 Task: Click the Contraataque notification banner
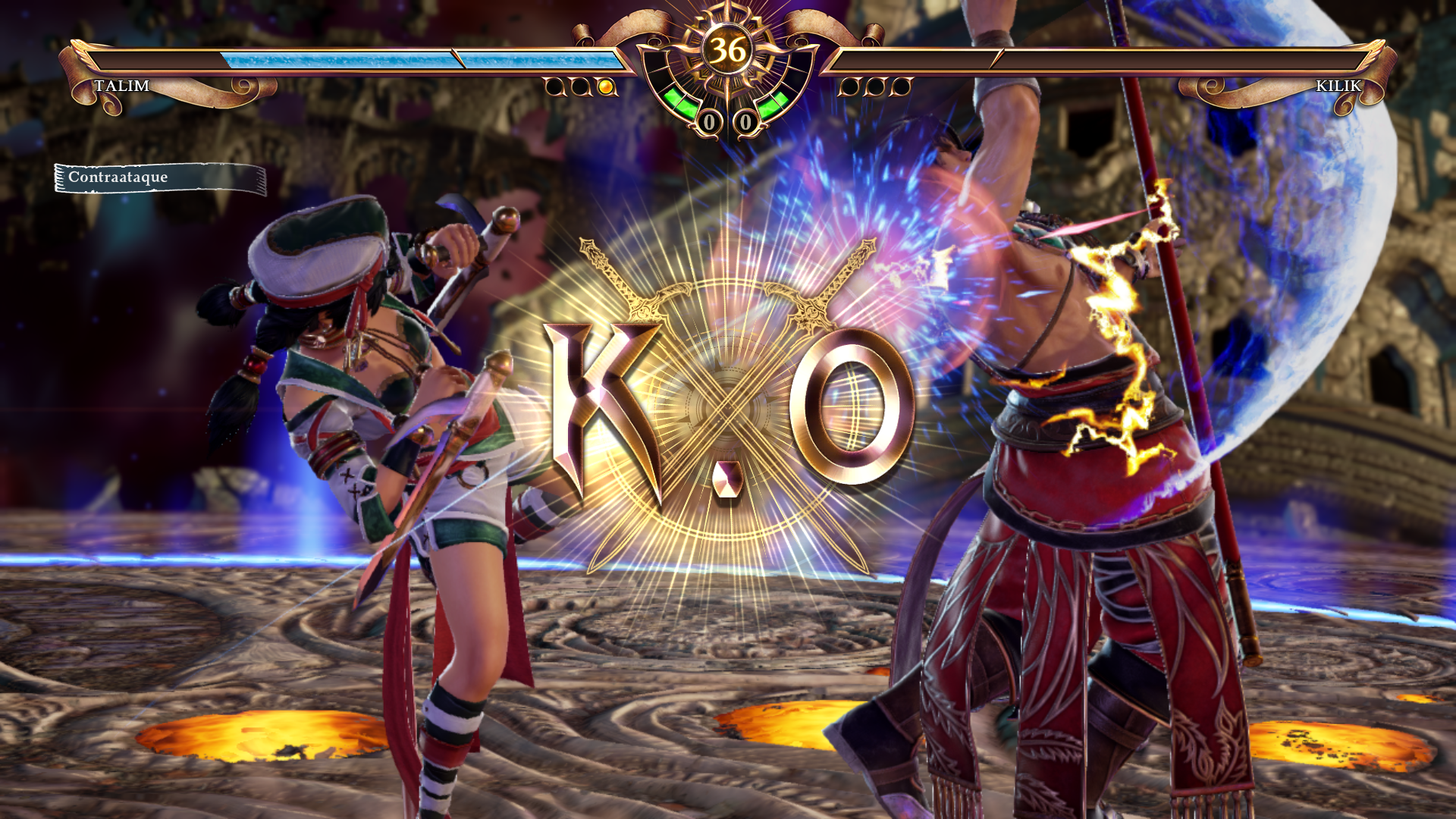159,177
